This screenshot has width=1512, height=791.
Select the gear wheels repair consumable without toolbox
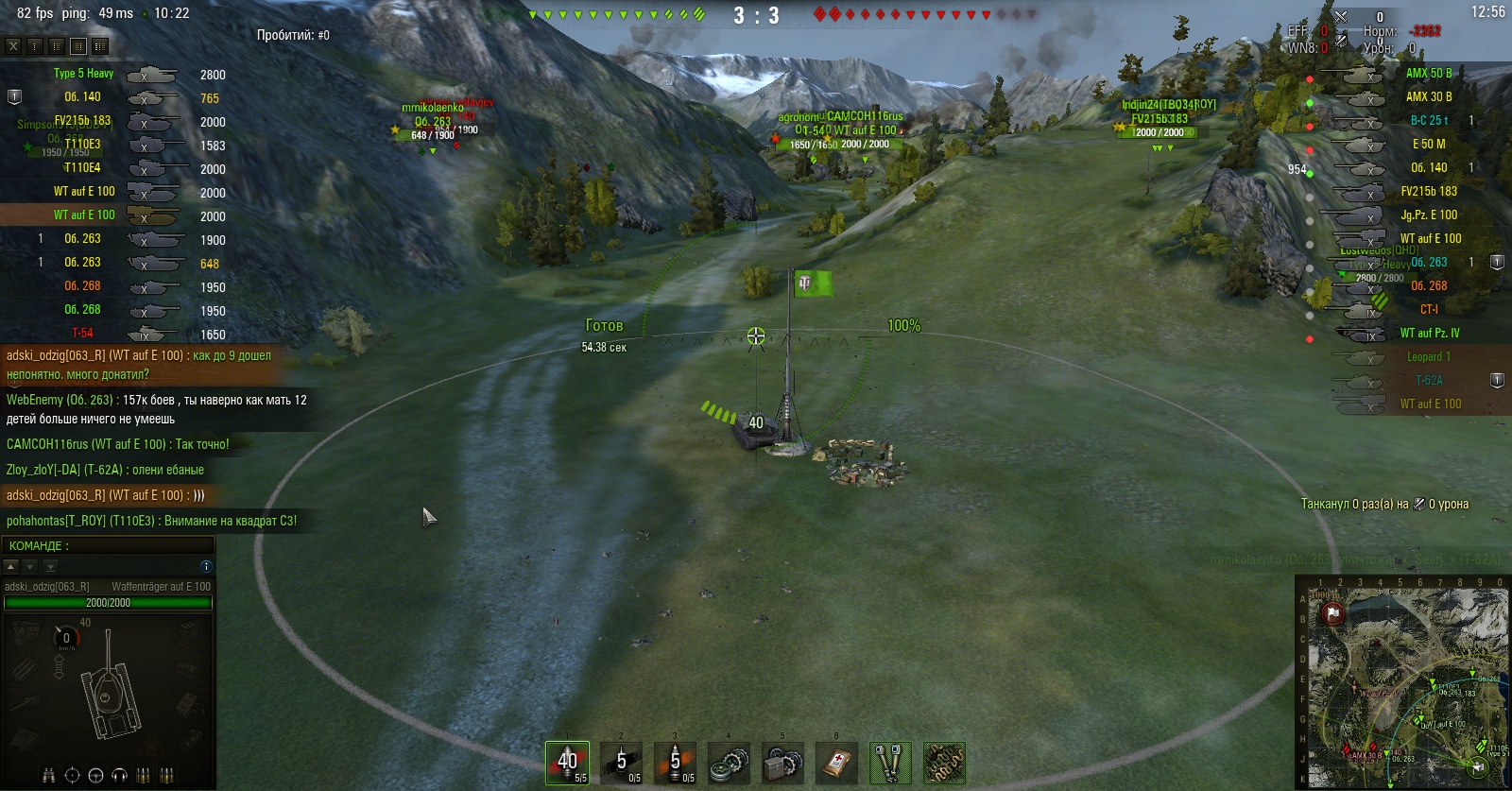(x=729, y=763)
